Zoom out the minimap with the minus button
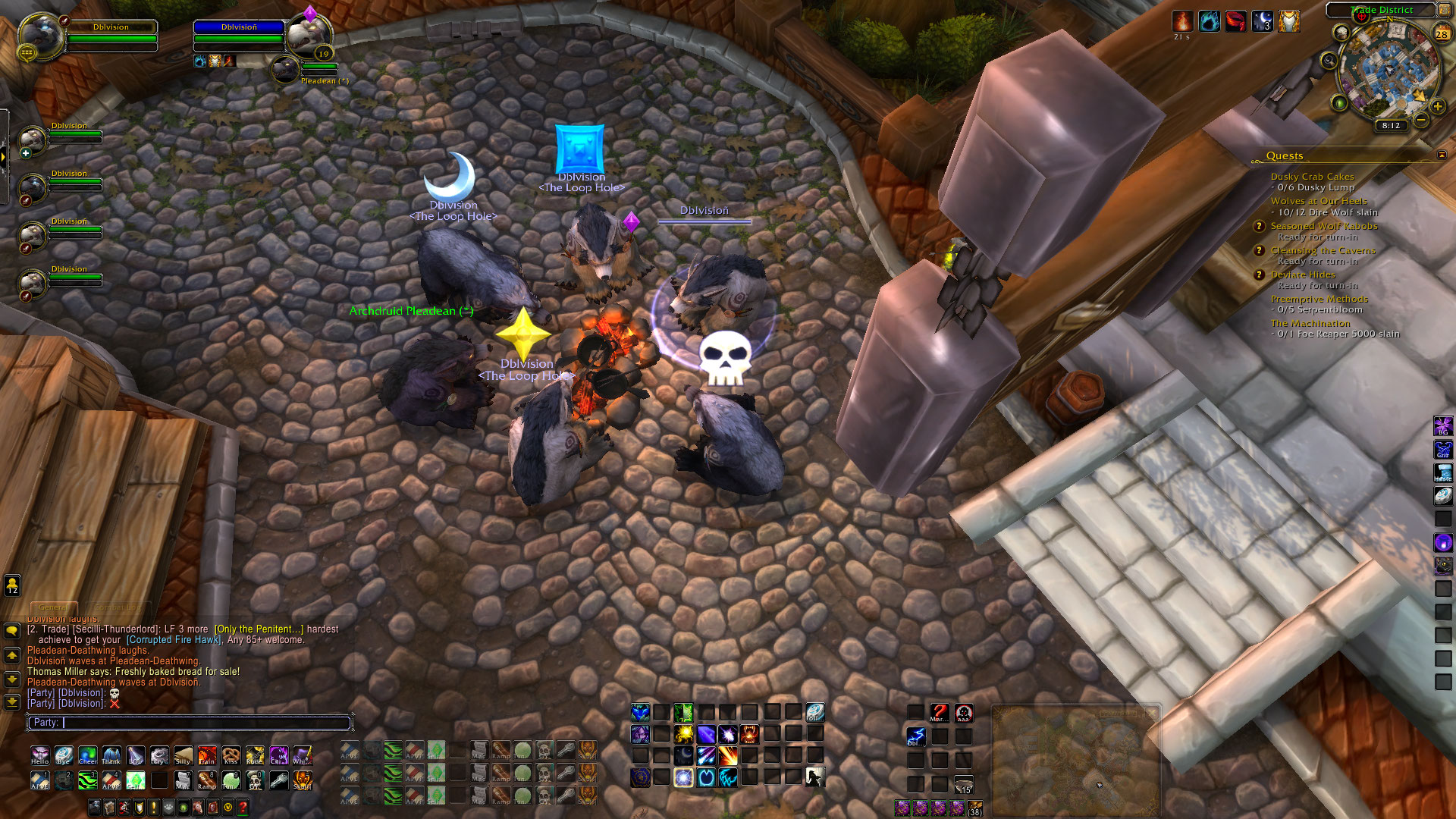 pos(1421,120)
